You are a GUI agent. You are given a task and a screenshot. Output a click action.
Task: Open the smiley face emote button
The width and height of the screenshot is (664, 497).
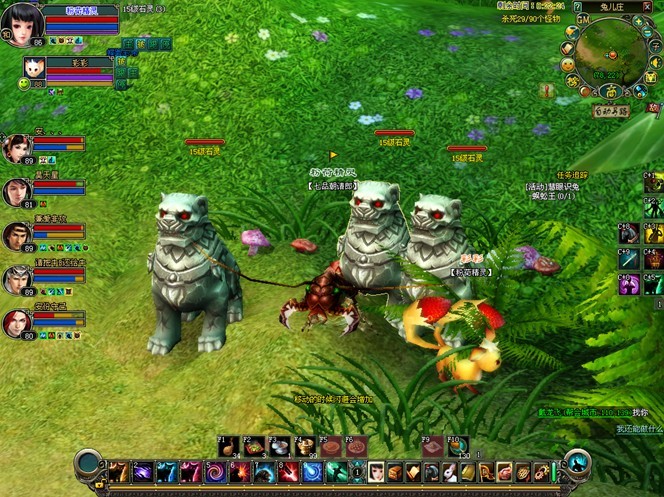(x=568, y=65)
